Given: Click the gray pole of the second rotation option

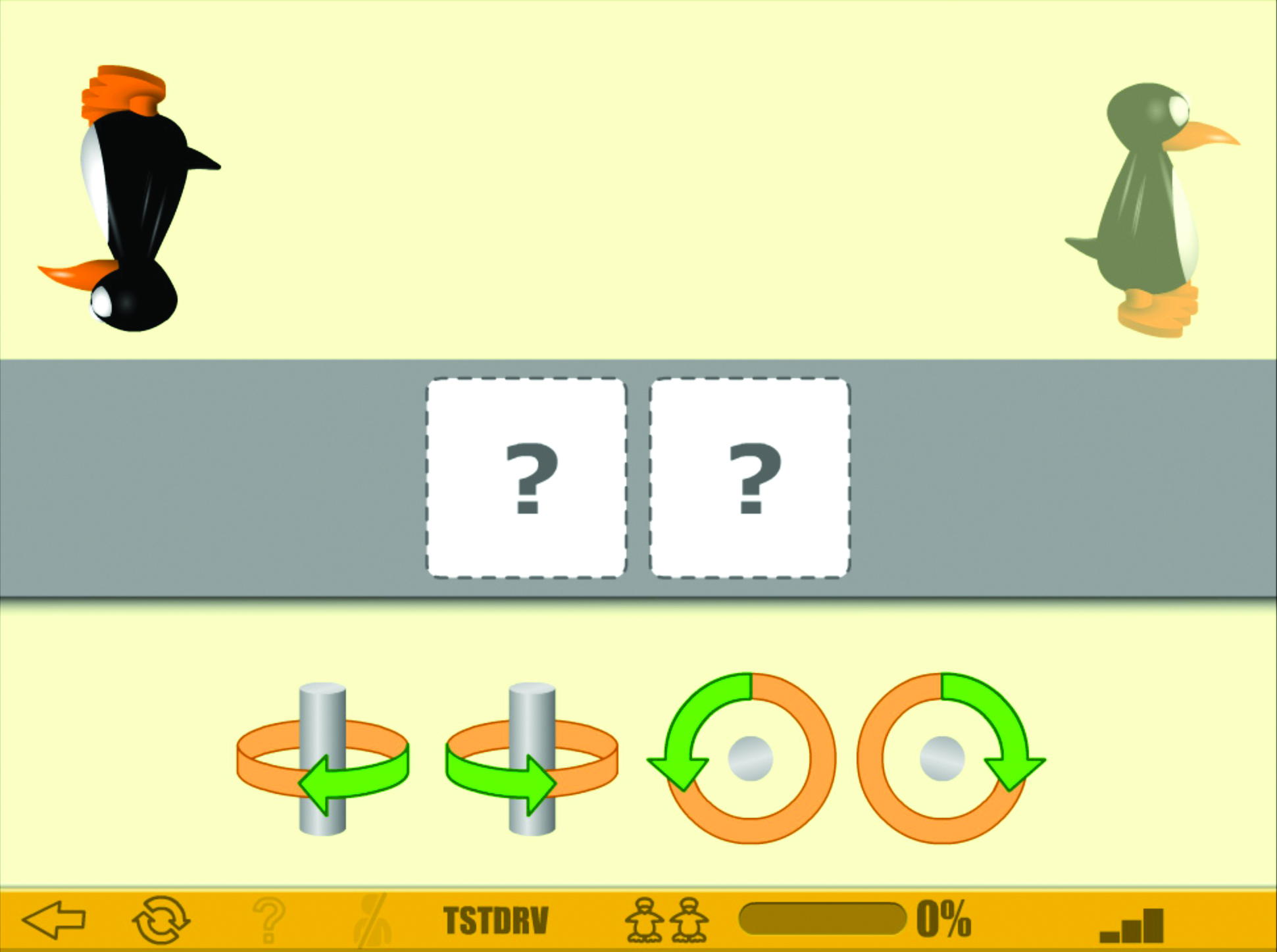Looking at the screenshot, I should coord(532,711).
